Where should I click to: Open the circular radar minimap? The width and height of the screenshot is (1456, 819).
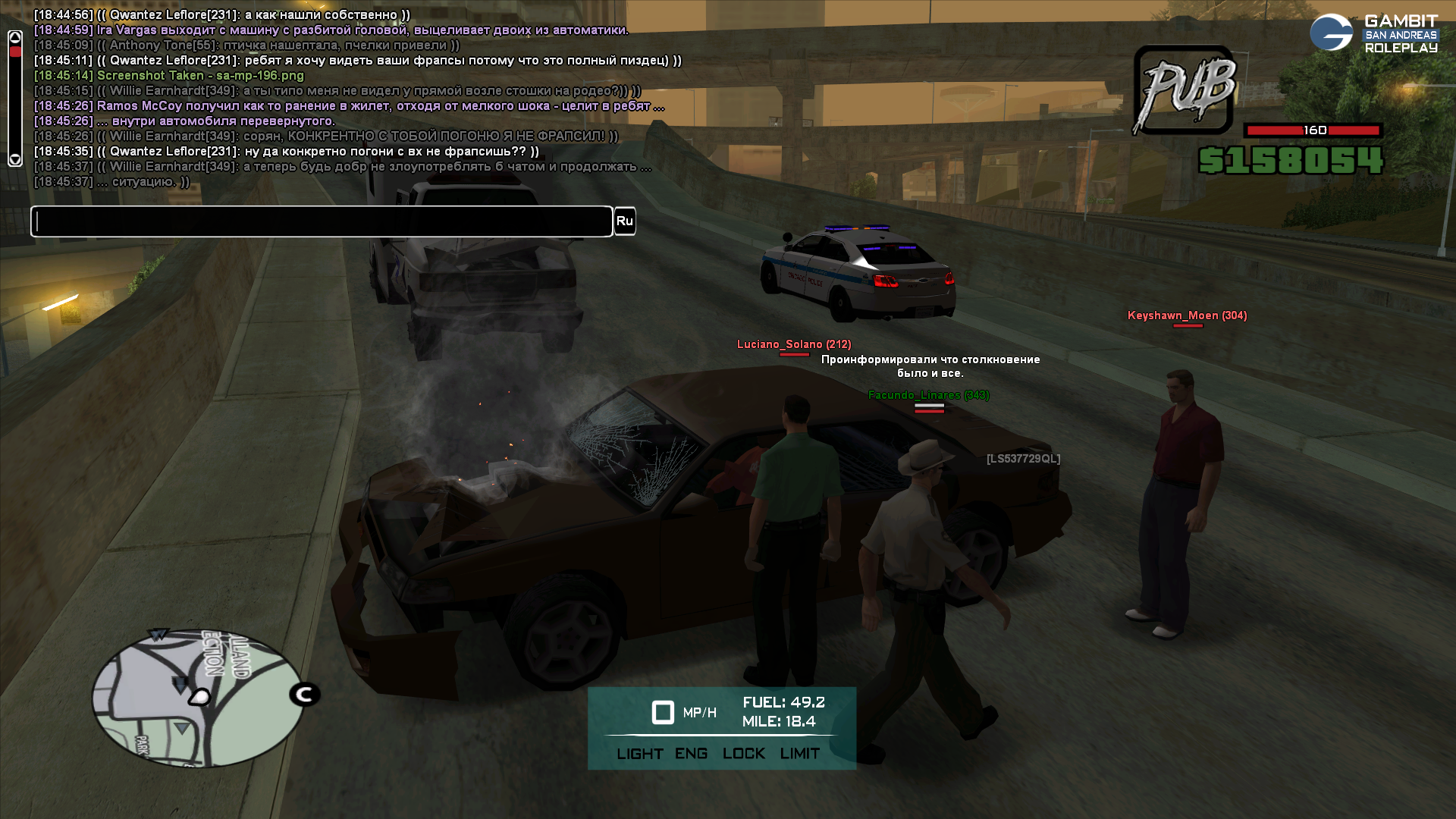pyautogui.click(x=197, y=699)
